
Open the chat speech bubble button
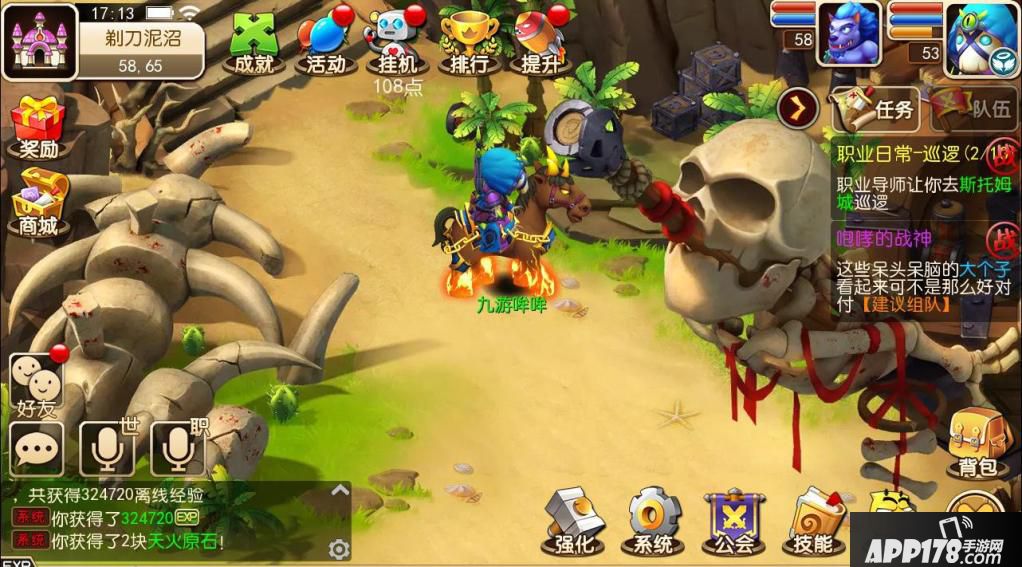(x=37, y=449)
